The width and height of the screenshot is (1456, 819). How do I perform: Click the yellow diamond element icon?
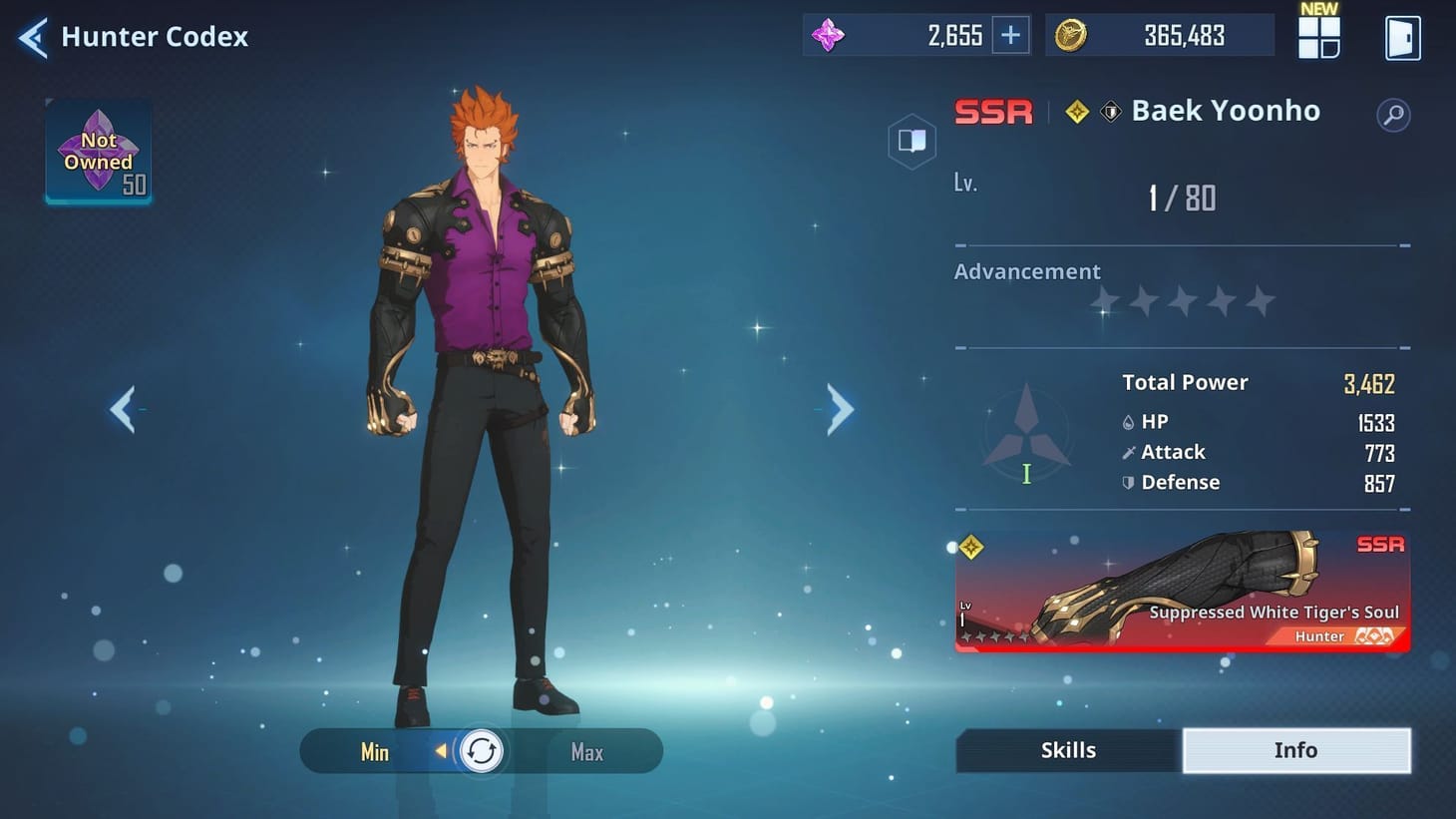[x=1076, y=111]
